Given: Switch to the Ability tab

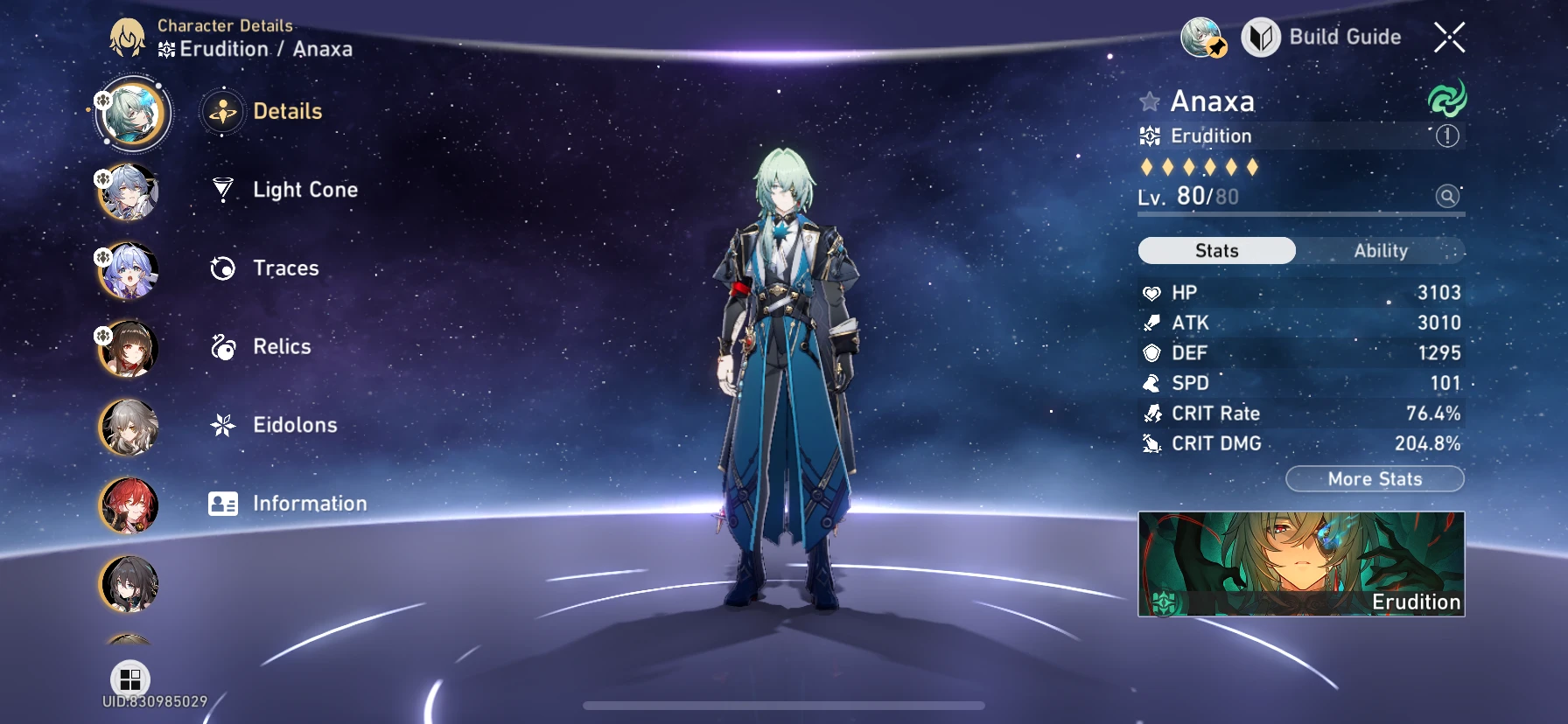Looking at the screenshot, I should coord(1380,251).
